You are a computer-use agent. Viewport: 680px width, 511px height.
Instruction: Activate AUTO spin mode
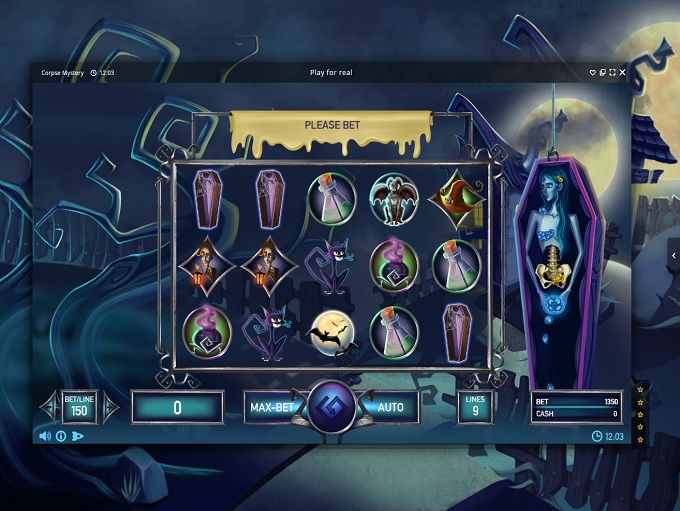point(391,407)
